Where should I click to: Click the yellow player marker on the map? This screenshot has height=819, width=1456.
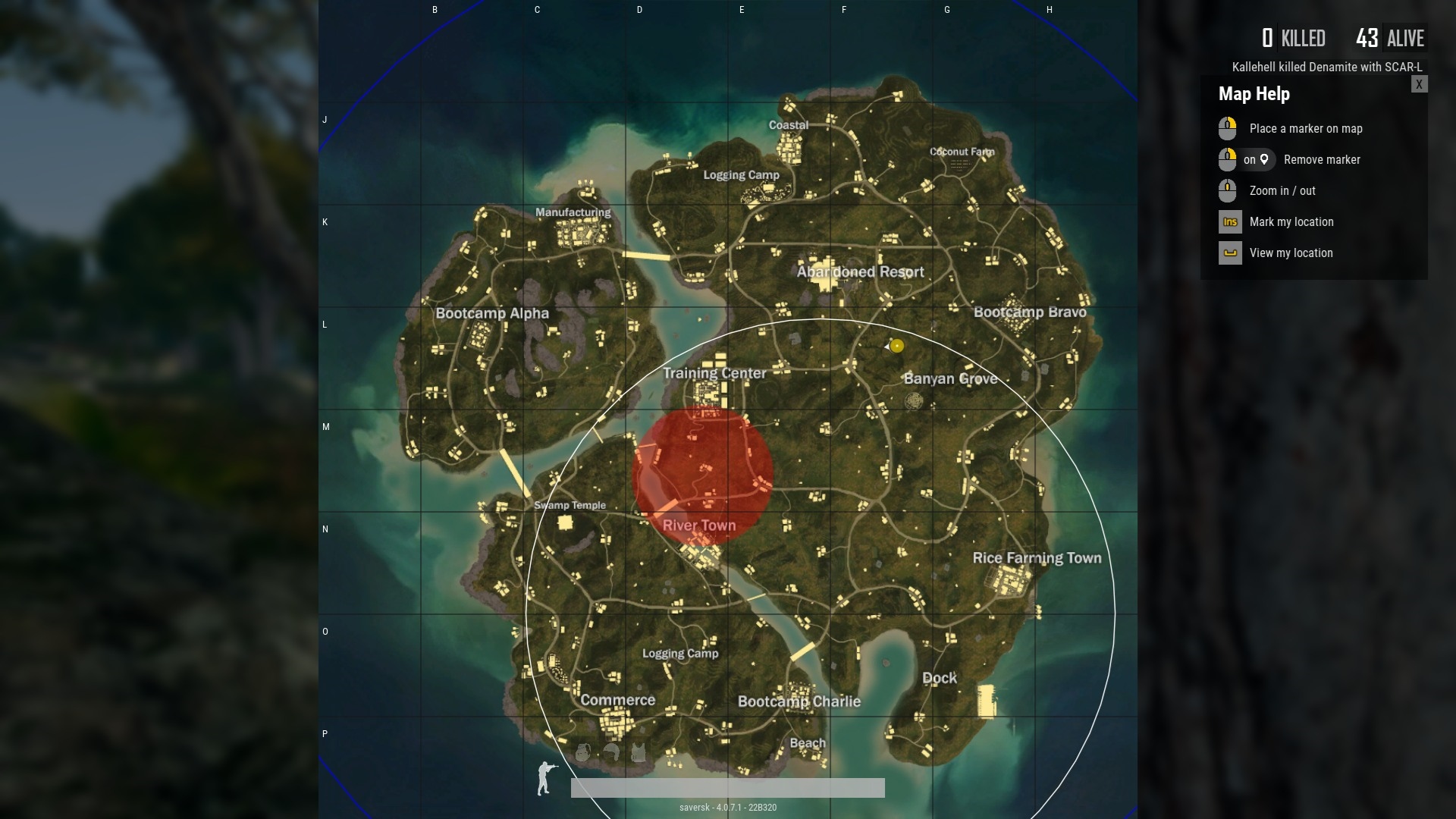coord(896,346)
